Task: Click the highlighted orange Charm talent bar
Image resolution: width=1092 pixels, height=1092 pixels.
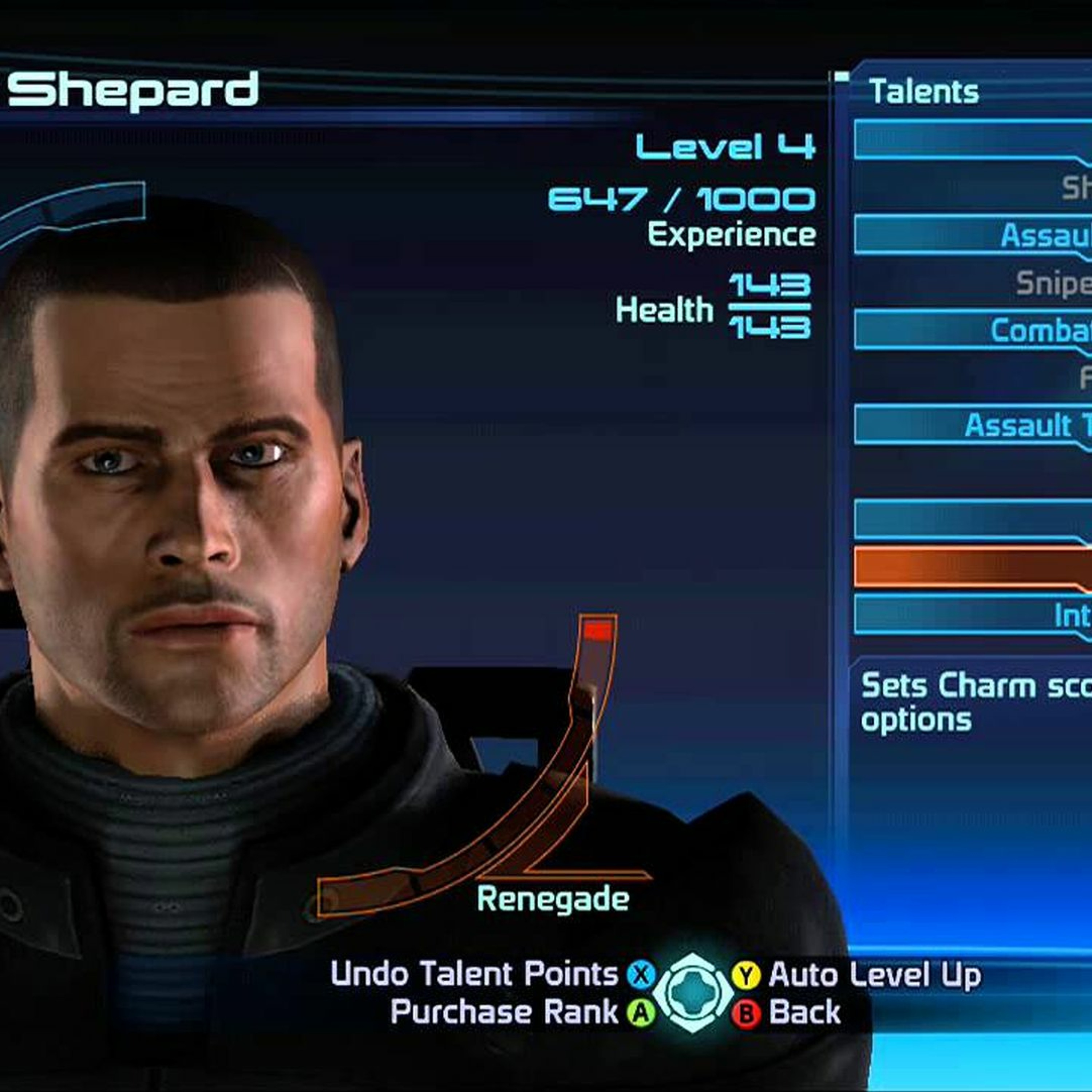Action: pyautogui.click(x=972, y=567)
